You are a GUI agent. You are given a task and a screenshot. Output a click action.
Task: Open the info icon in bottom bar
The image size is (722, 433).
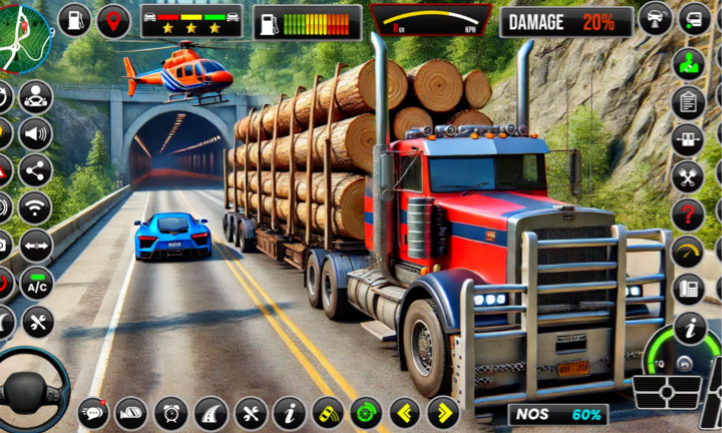289,412
